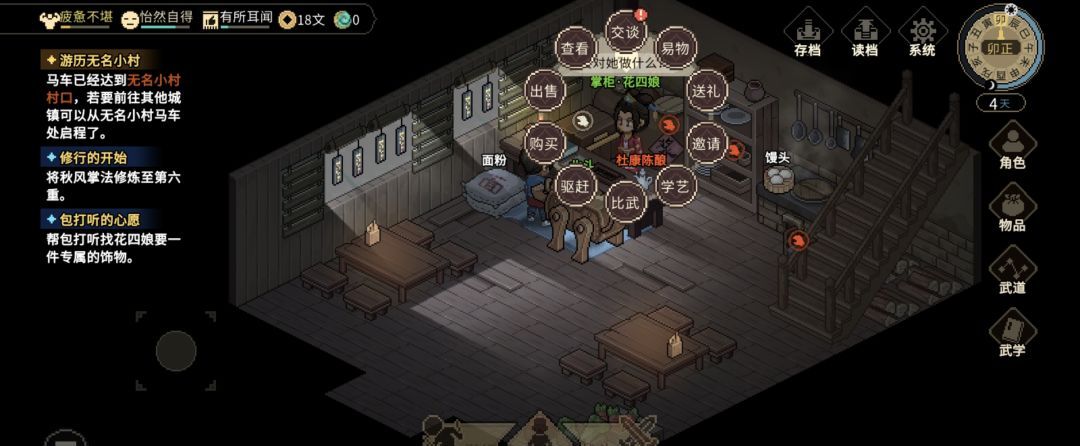The width and height of the screenshot is (1080, 446).
Task: Open the 武学 martial arts book
Action: tap(1012, 333)
